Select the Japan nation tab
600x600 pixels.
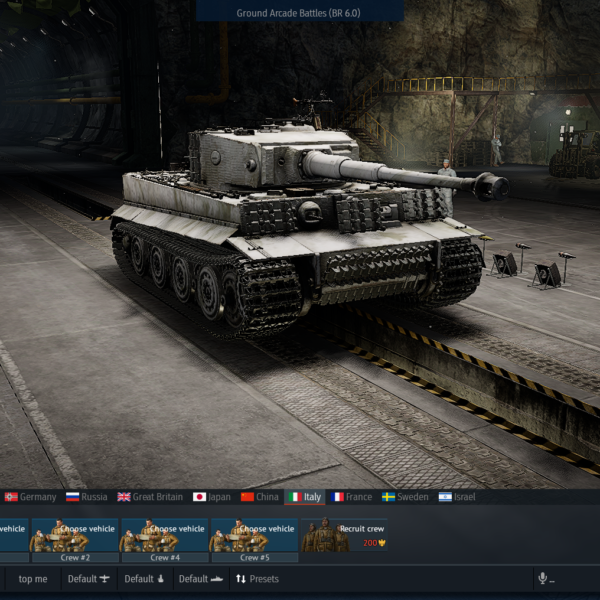click(211, 496)
